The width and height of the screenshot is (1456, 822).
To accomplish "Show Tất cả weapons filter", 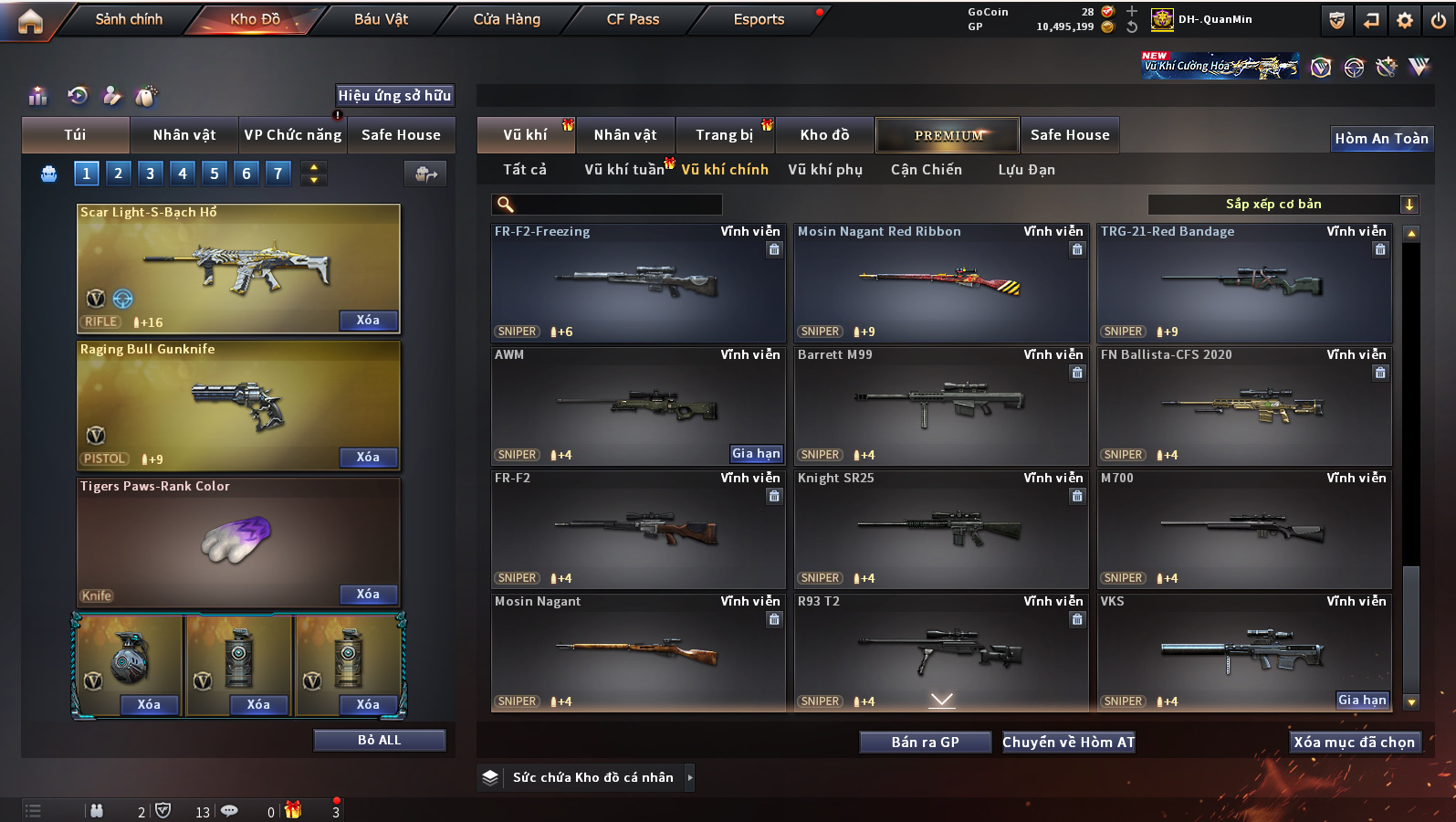I will click(524, 170).
